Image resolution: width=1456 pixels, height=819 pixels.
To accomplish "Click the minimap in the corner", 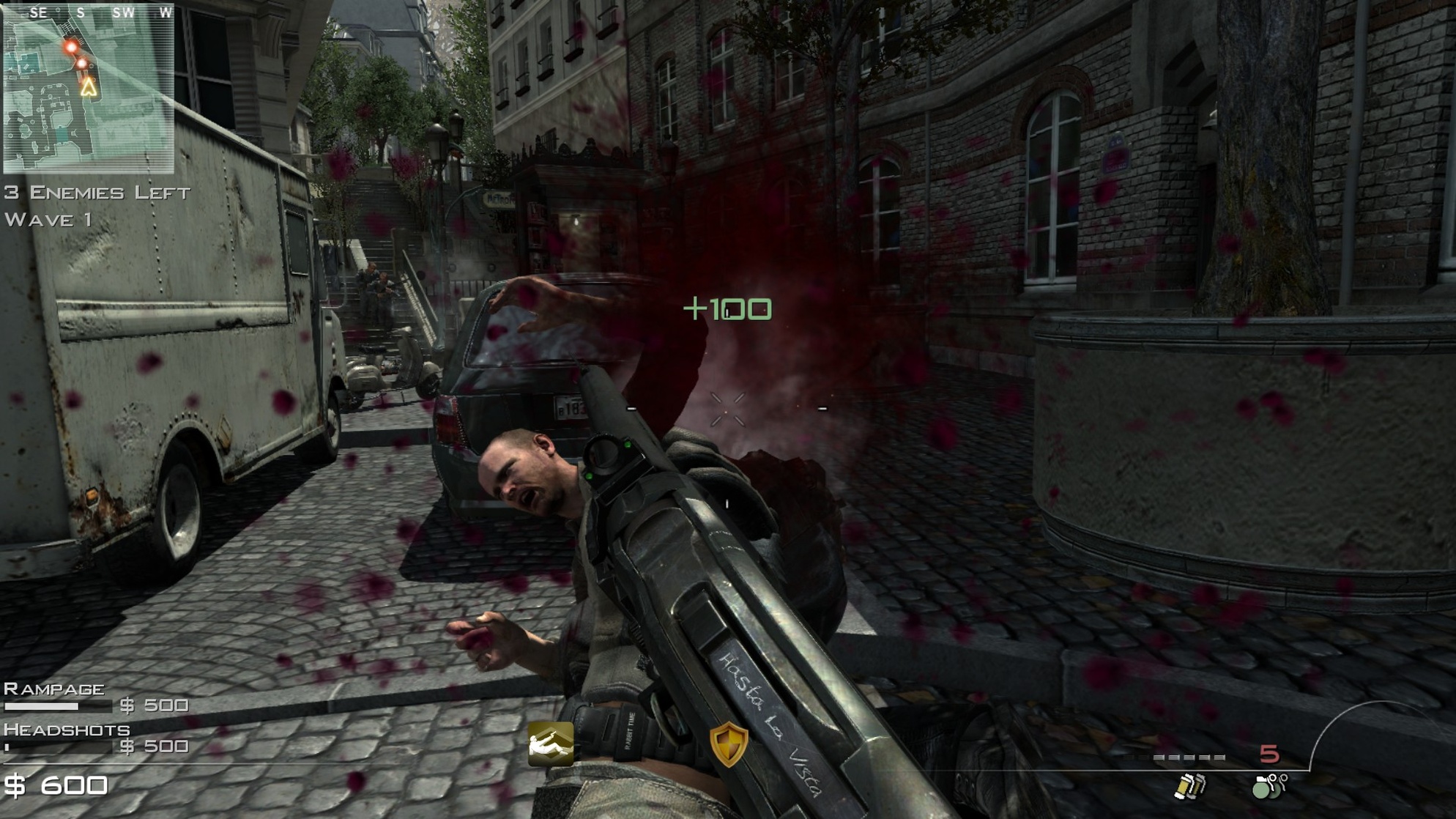I will coord(88,89).
